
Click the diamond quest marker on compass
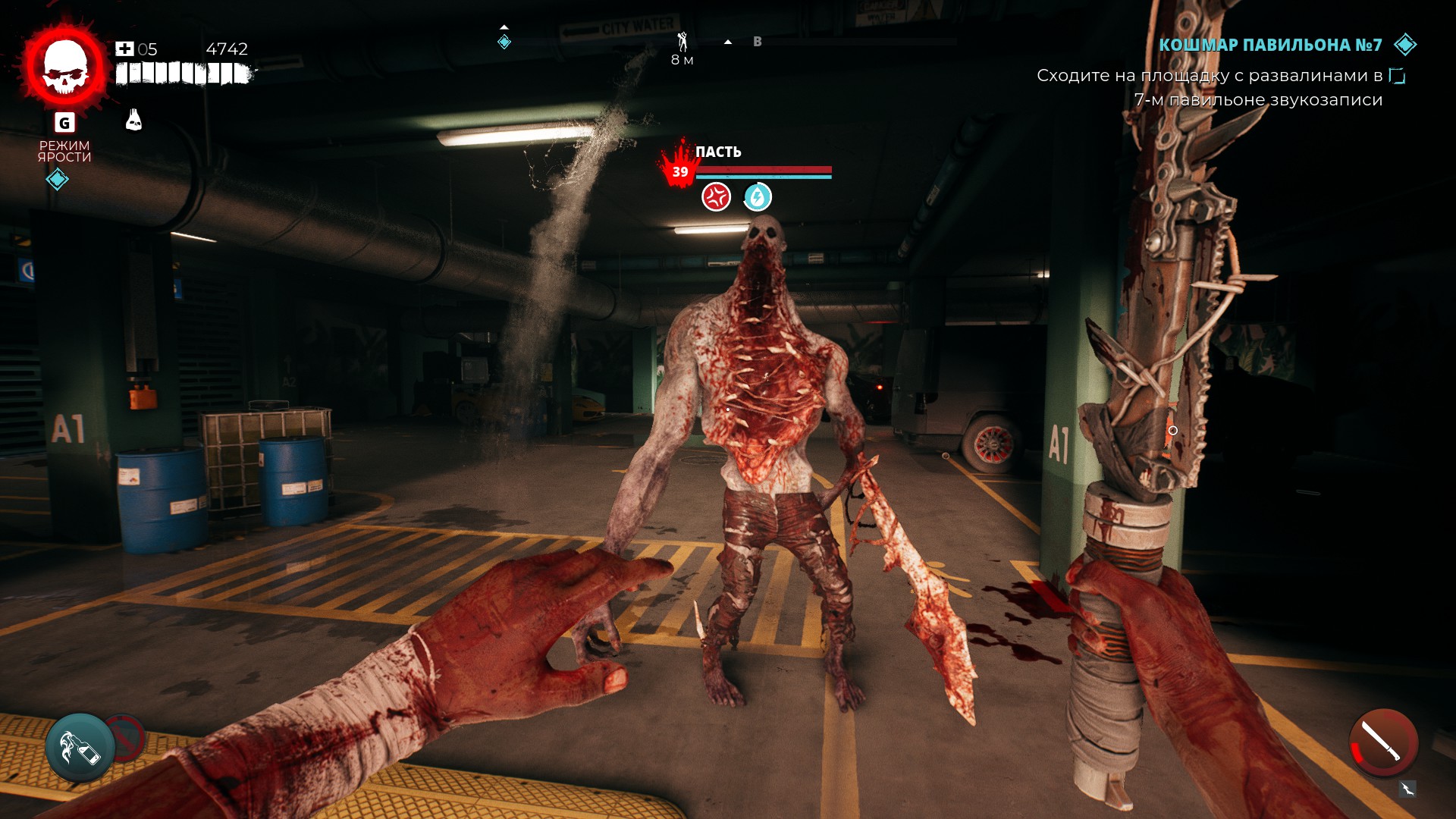(504, 42)
